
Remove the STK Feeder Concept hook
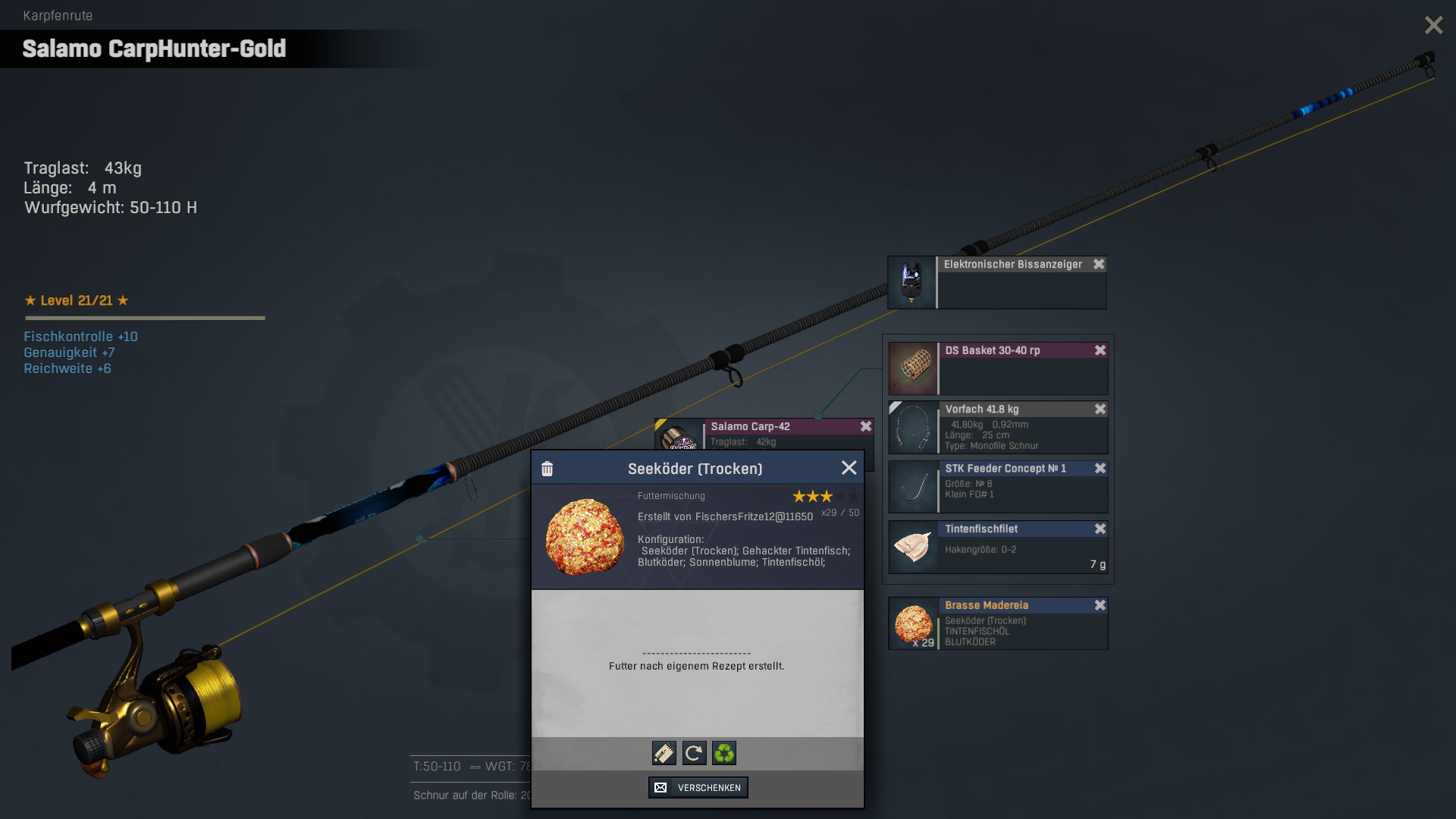click(1100, 469)
